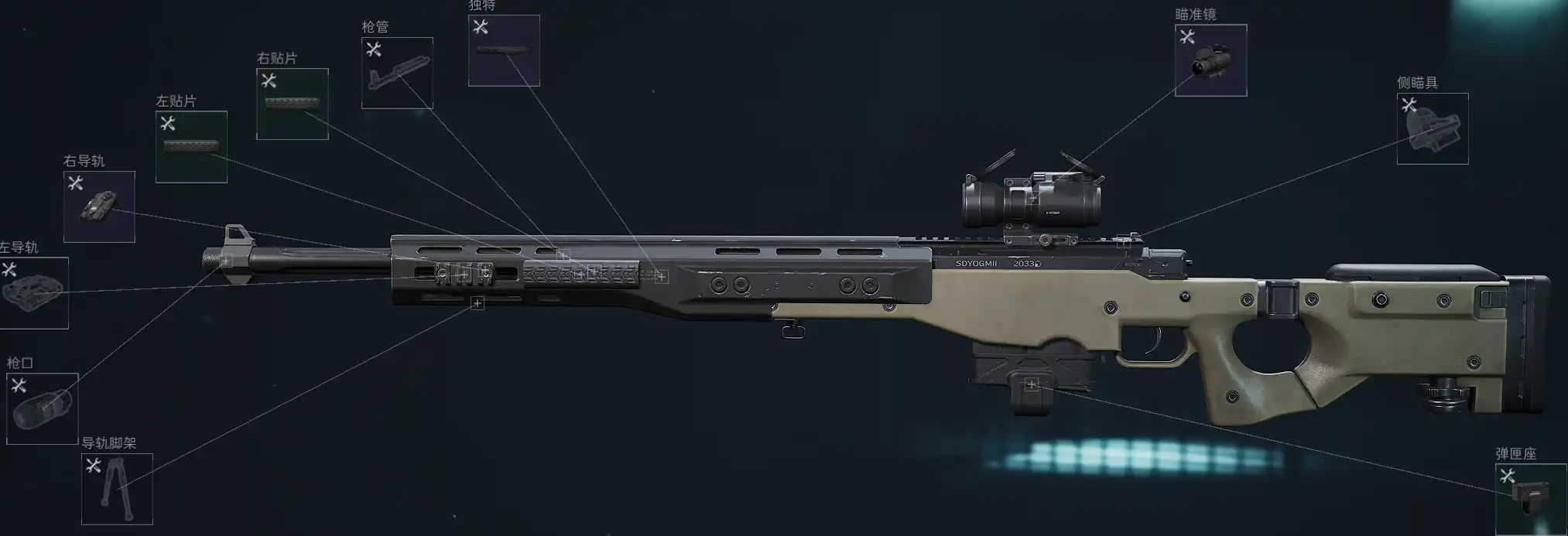Open the 侧瞄具 side sight slot
The width and height of the screenshot is (1568, 536).
pos(1432,128)
